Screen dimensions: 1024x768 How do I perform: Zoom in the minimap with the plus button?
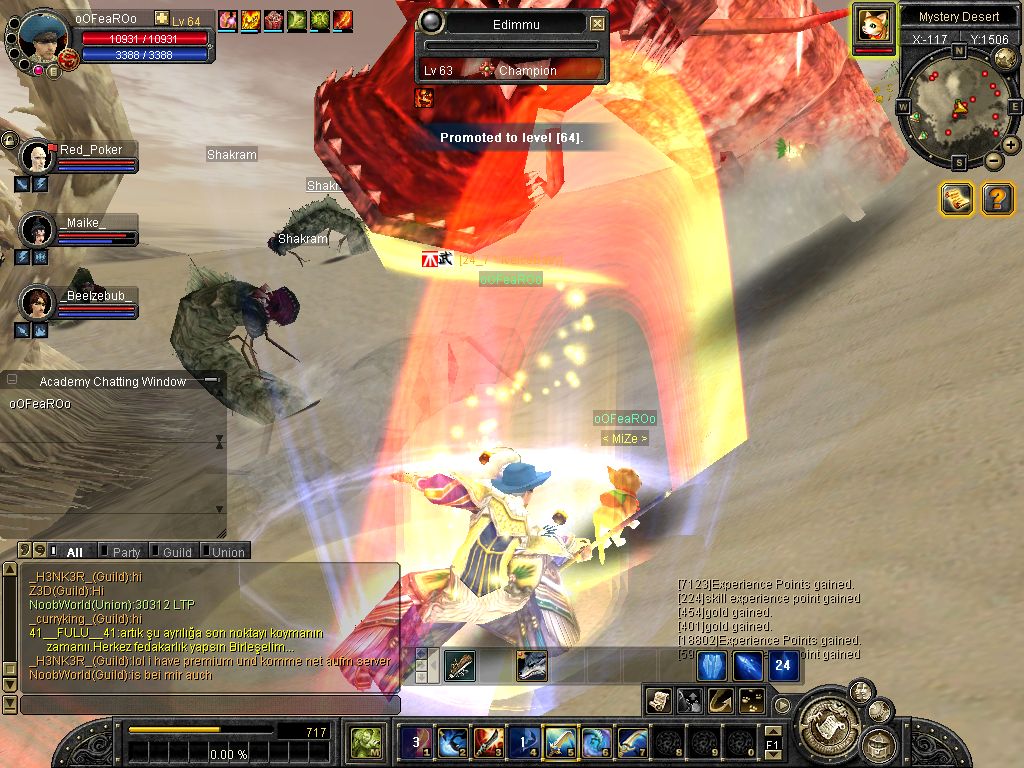pyautogui.click(x=1011, y=145)
